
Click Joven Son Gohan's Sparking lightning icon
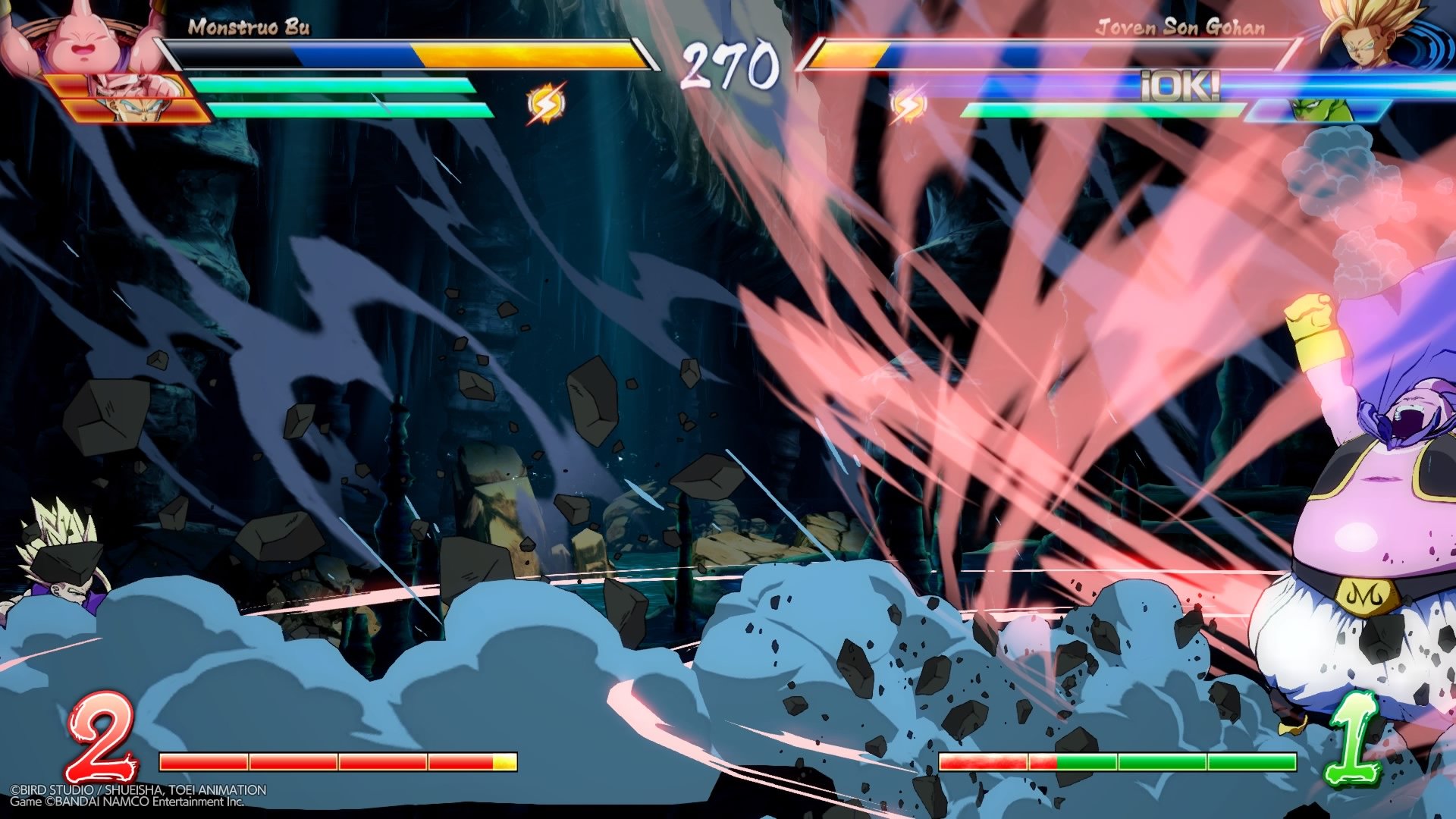tap(908, 105)
